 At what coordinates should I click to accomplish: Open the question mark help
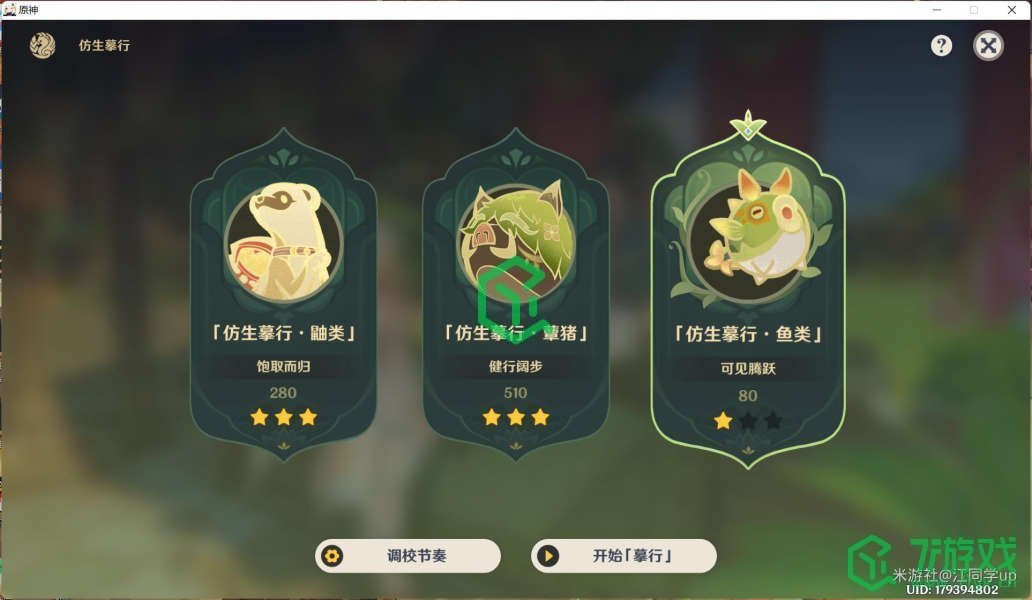pyautogui.click(x=941, y=45)
